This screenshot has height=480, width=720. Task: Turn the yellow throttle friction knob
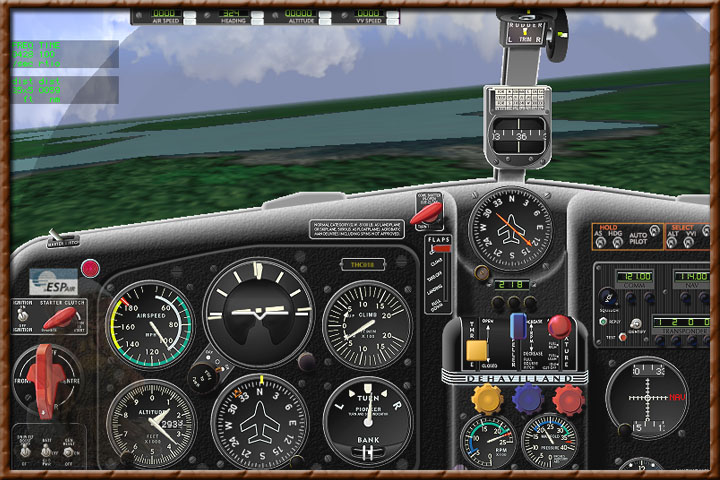coord(487,400)
